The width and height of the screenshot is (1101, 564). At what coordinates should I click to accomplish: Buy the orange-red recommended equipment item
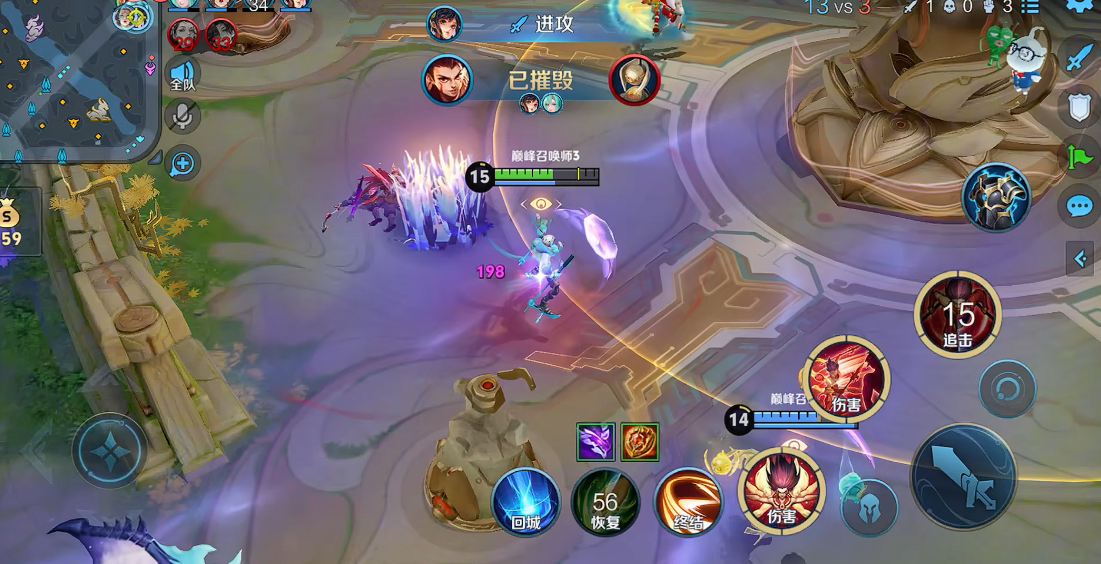[639, 441]
